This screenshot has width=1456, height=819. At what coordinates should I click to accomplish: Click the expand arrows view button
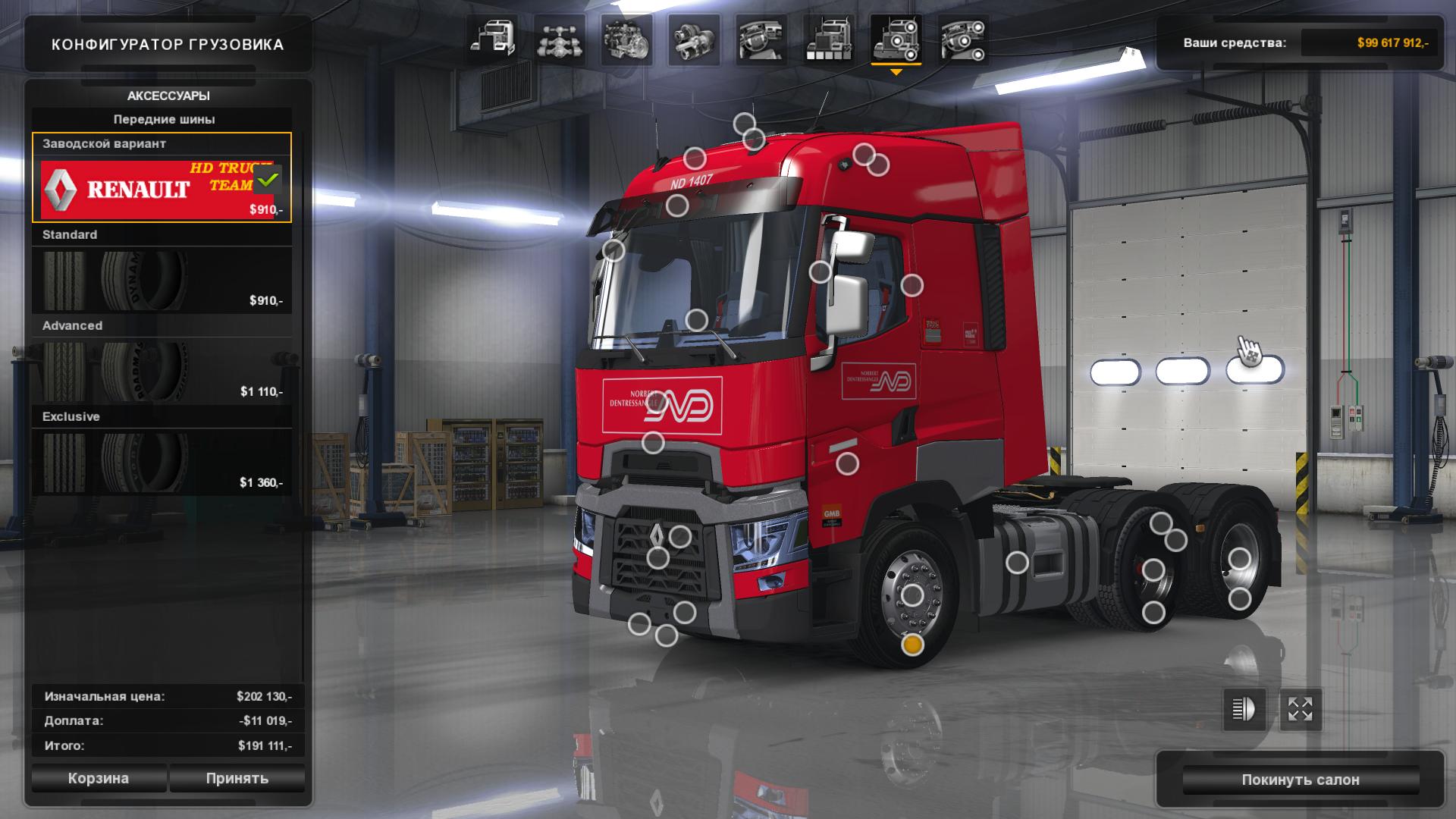tap(1301, 710)
